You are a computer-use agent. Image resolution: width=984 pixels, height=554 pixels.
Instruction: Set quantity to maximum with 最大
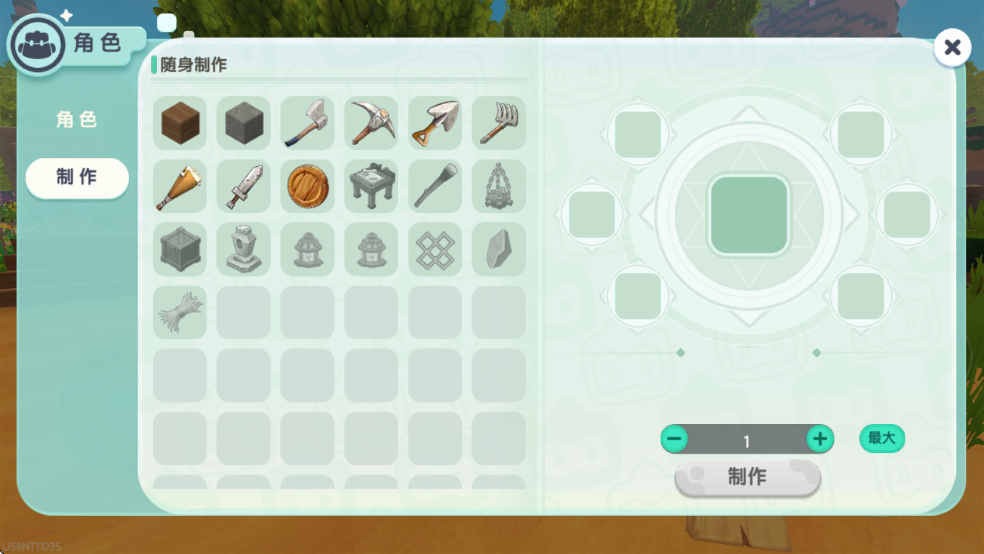tap(881, 438)
